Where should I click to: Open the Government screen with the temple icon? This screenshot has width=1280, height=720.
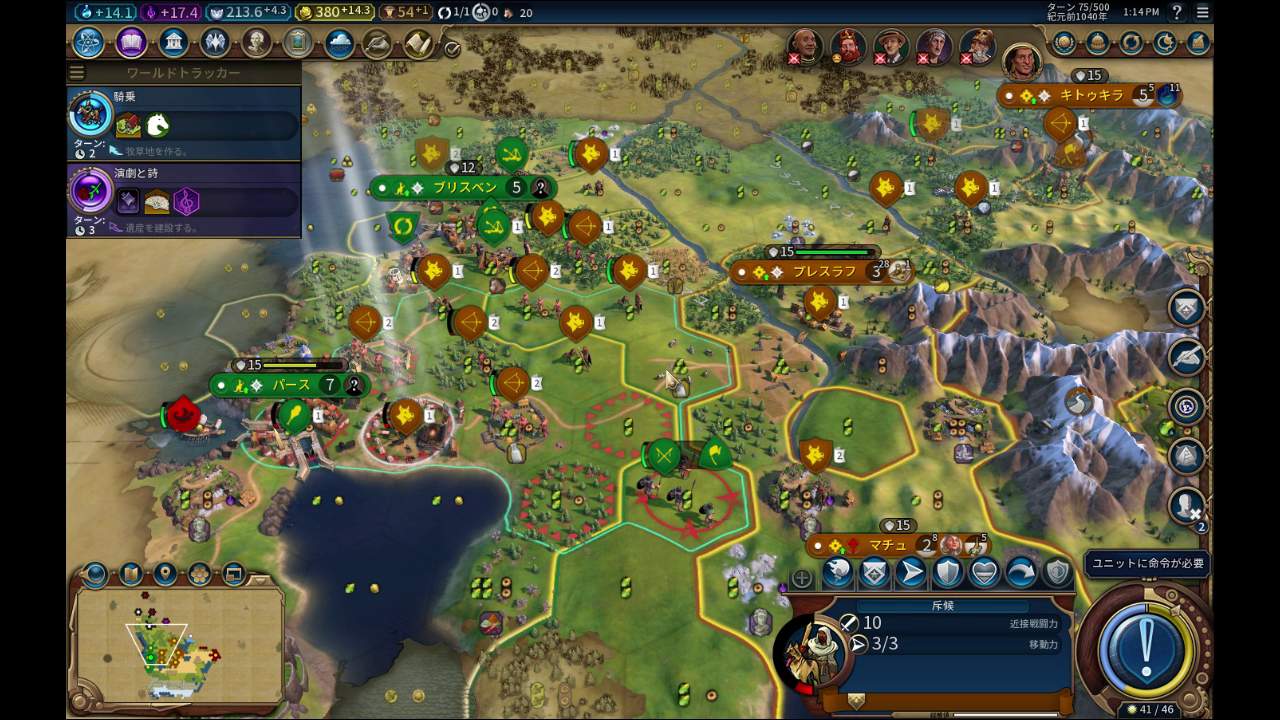pos(174,43)
